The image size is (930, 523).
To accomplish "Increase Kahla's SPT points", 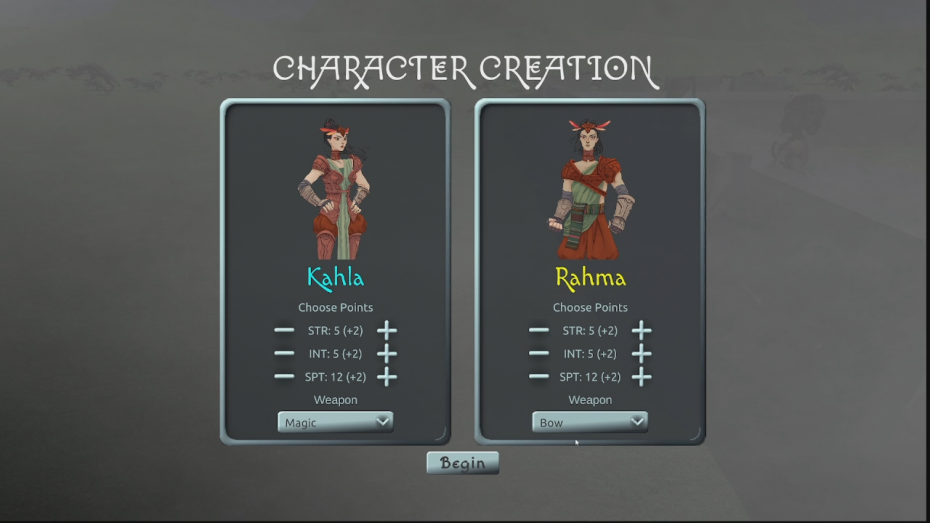I will (386, 377).
